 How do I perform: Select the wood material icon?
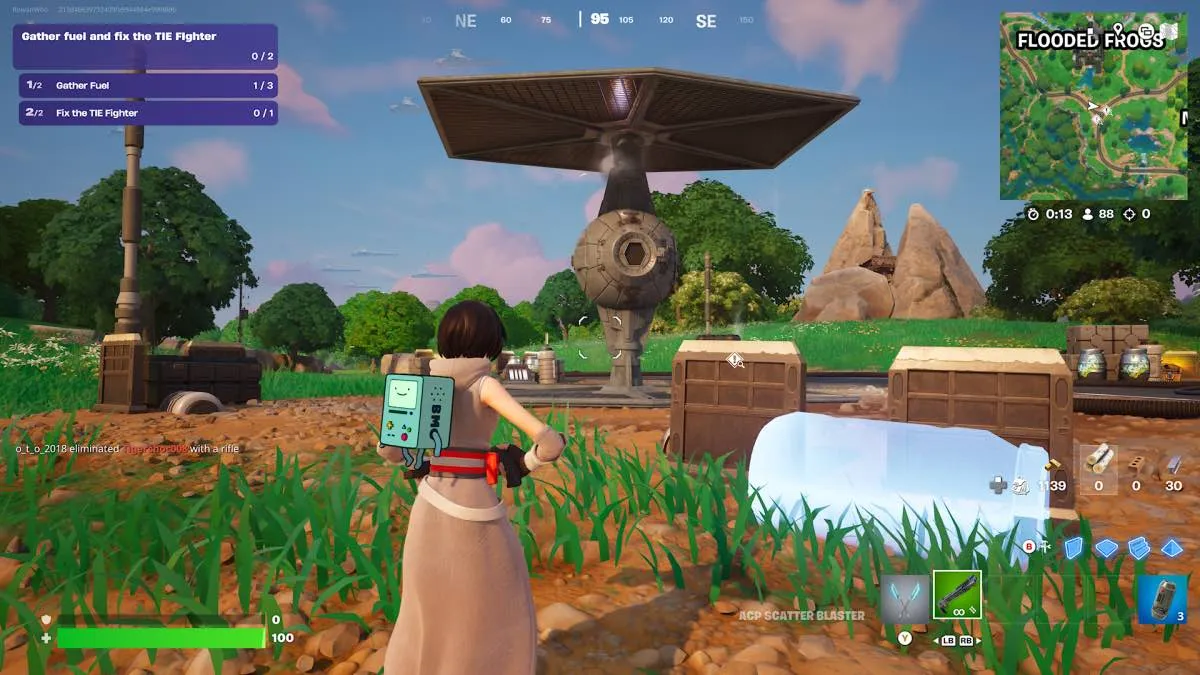click(1099, 462)
